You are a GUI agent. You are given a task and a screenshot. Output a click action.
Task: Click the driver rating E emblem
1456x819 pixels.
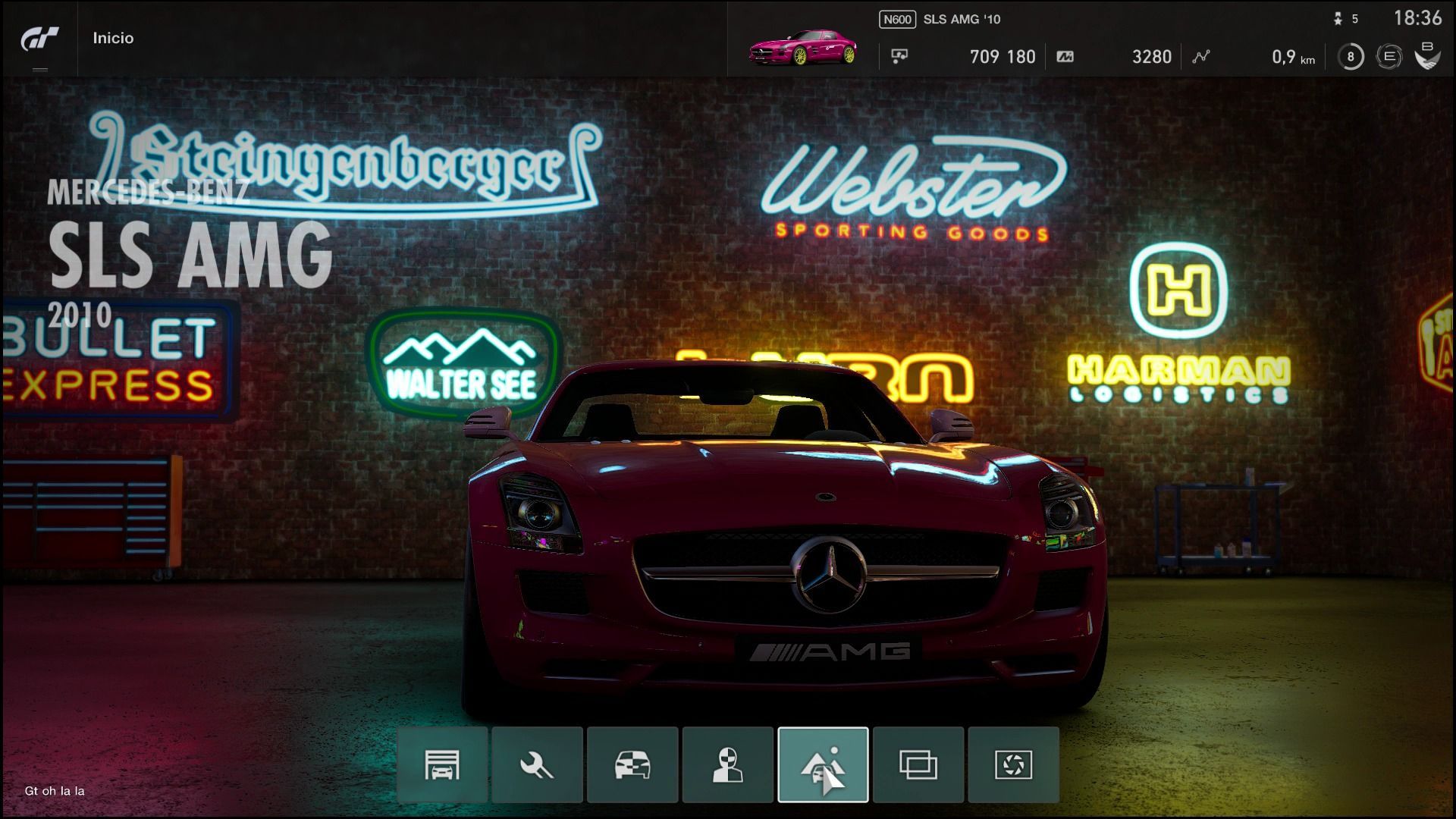pos(1389,57)
